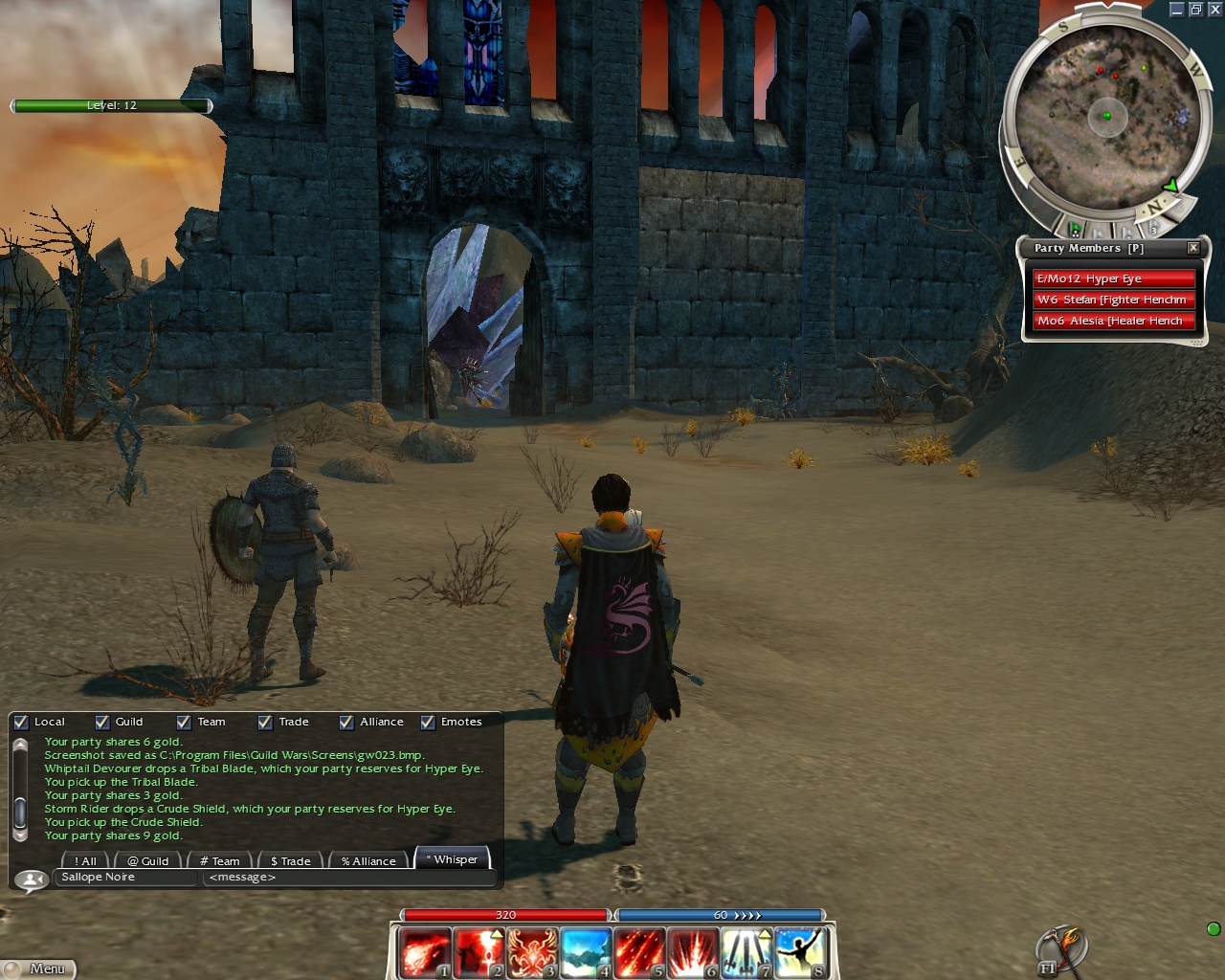
Task: Close the Party Members panel
Action: (x=1193, y=248)
